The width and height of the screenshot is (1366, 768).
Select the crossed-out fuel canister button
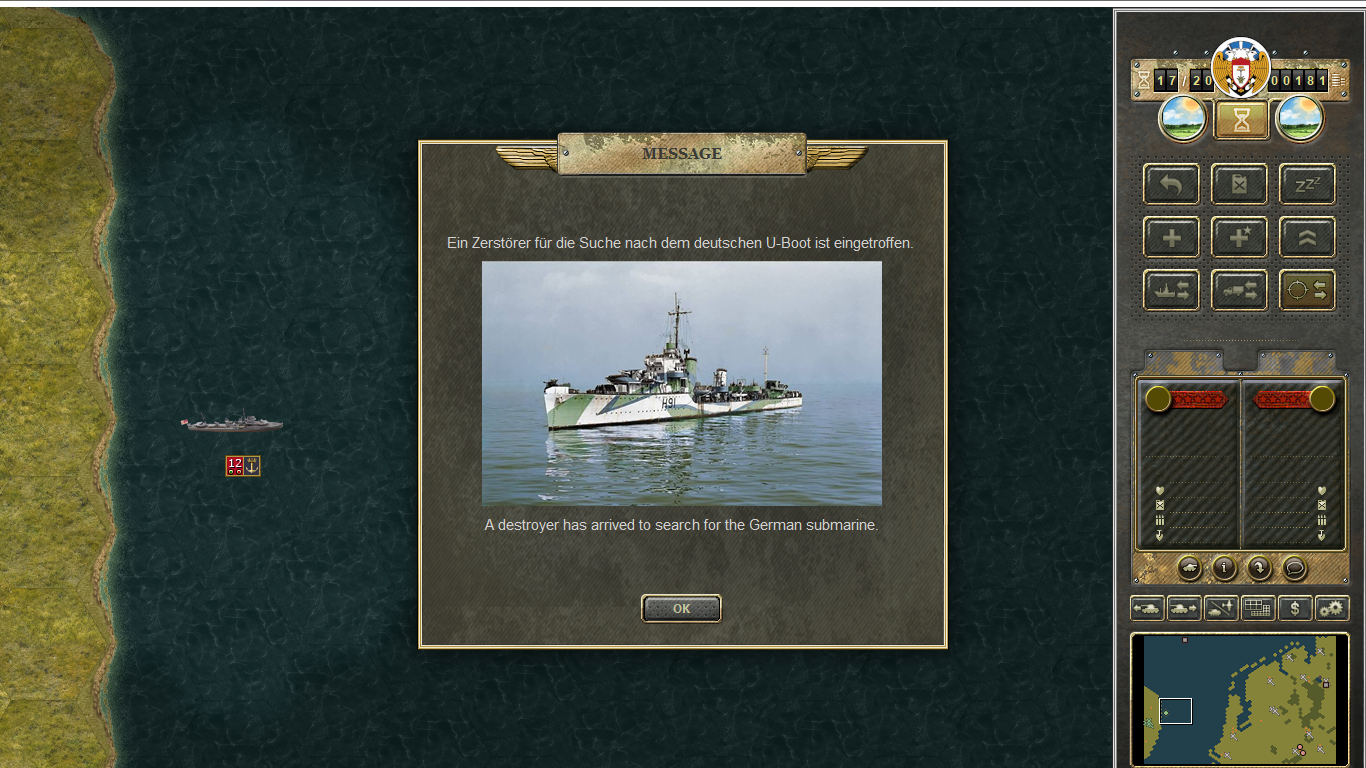tap(1239, 184)
